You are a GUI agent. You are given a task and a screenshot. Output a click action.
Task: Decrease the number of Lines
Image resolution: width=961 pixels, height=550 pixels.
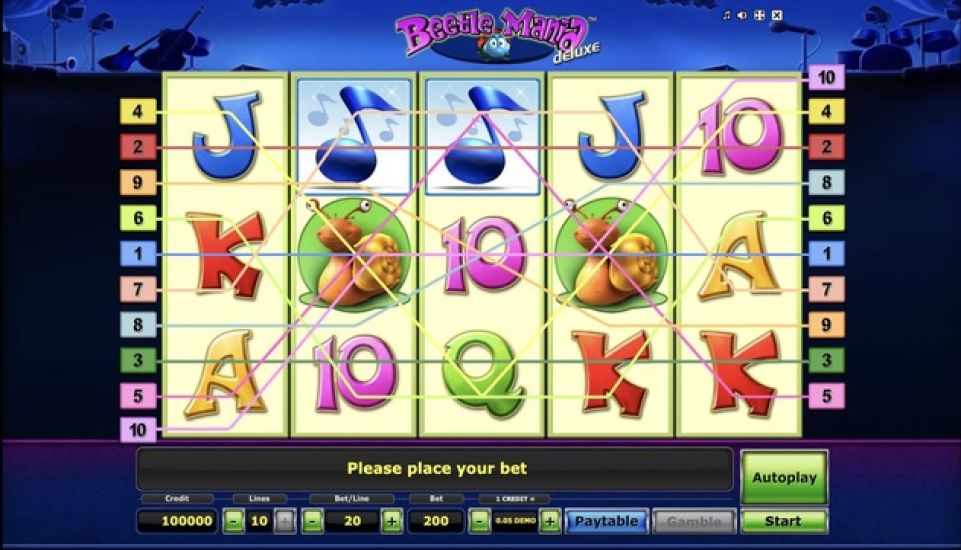tap(233, 521)
